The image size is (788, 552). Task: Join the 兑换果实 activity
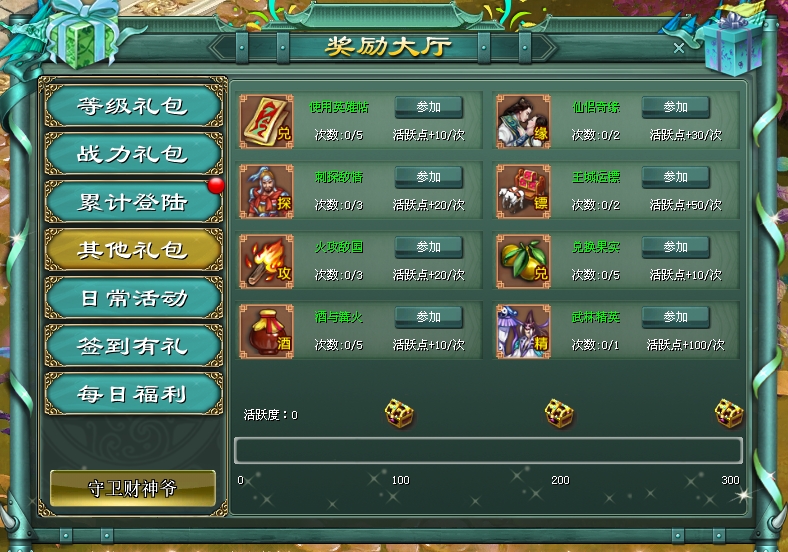tap(675, 247)
